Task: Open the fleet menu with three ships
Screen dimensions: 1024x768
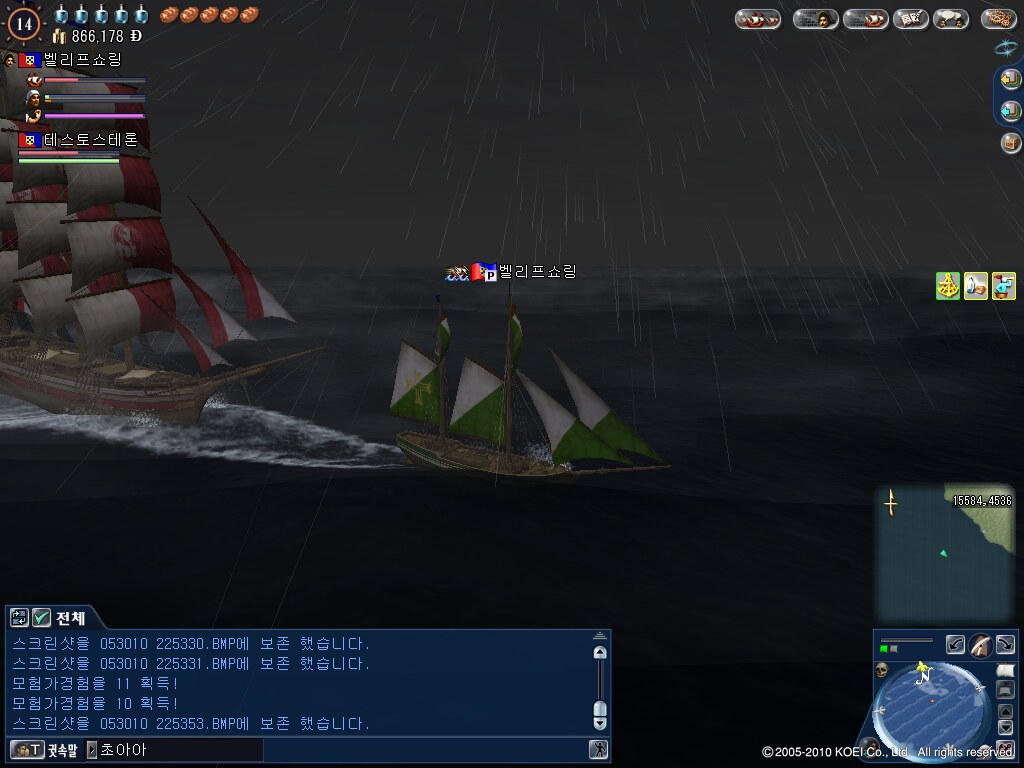Action: coord(757,19)
